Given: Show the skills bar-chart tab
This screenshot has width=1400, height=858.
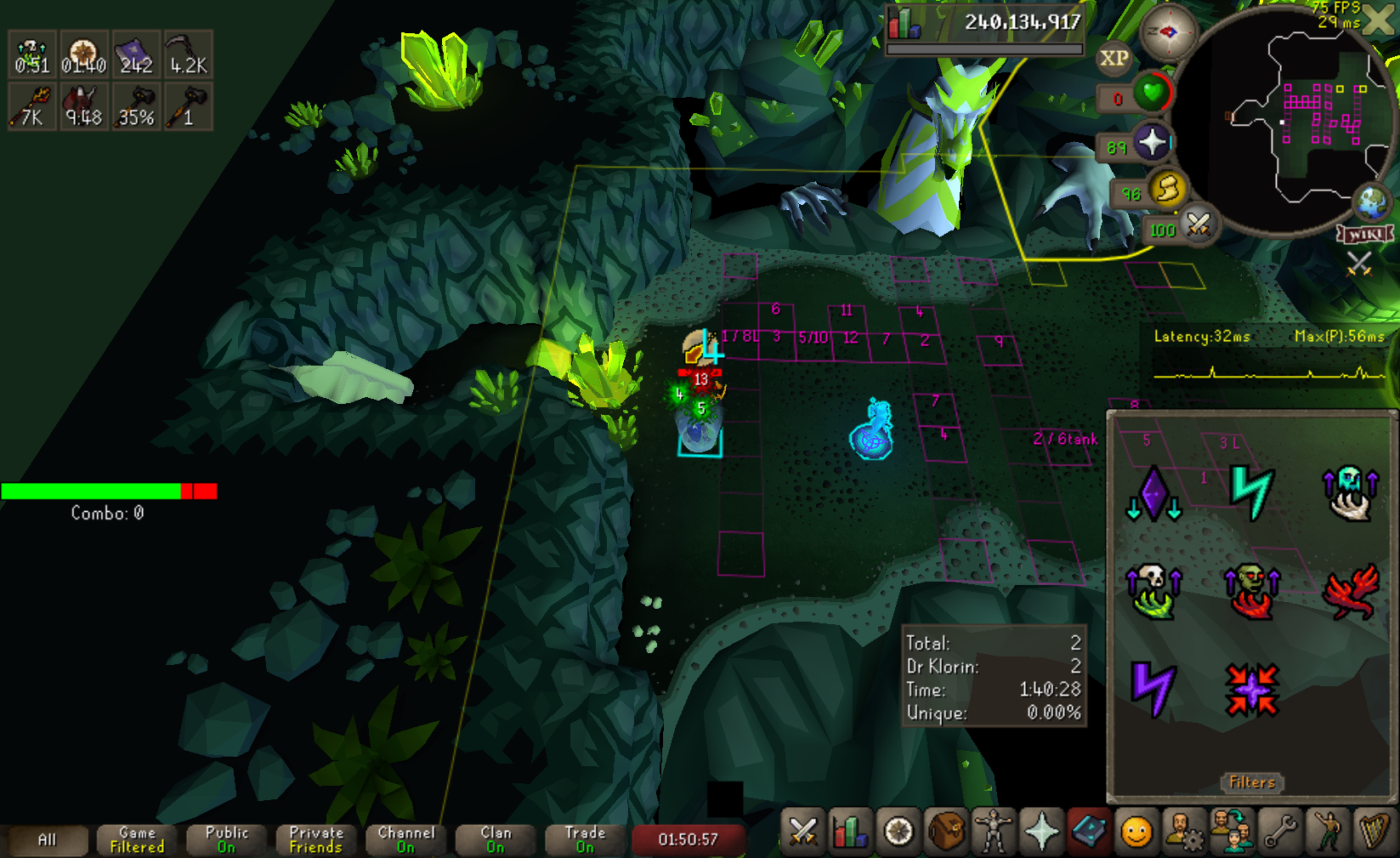Looking at the screenshot, I should (x=850, y=832).
